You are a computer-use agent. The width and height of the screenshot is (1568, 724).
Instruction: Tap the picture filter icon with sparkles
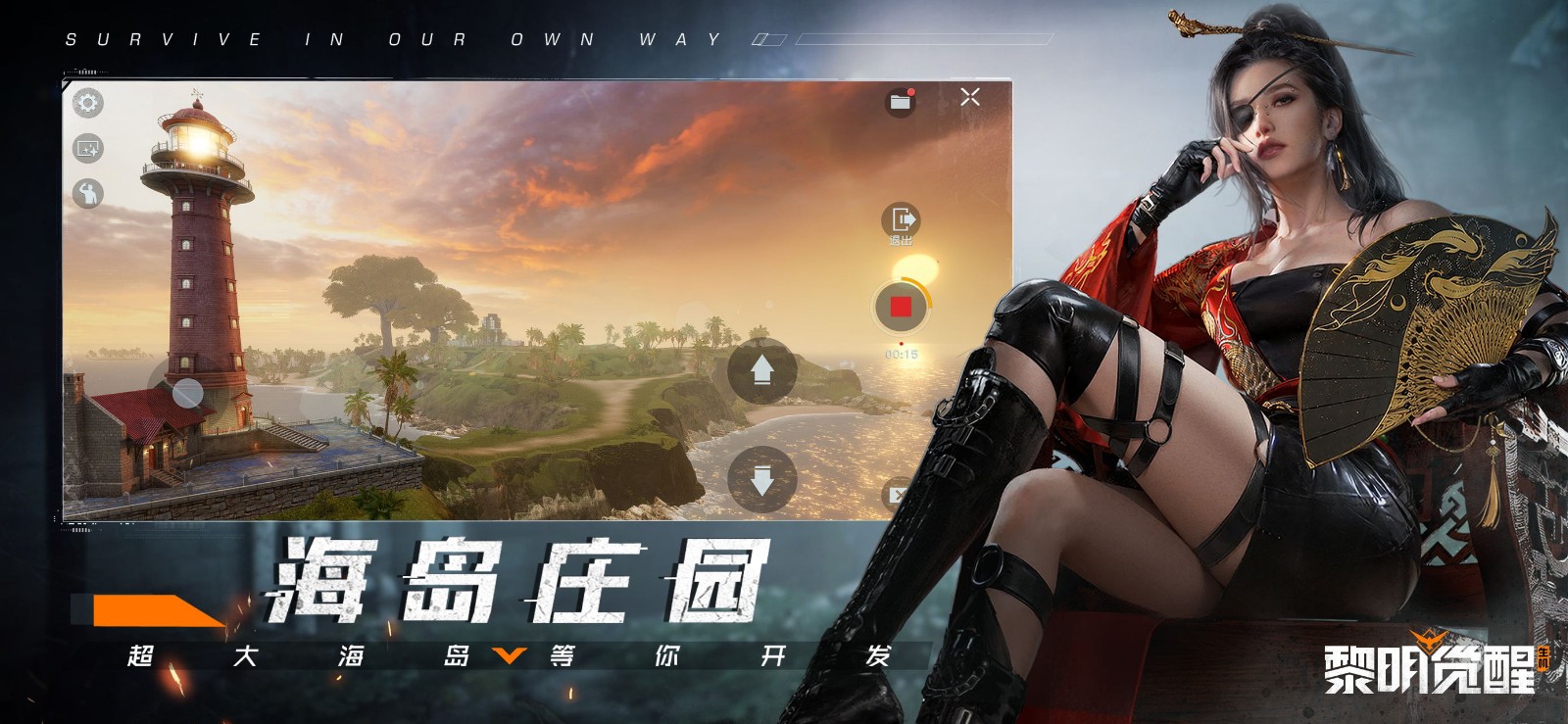click(x=88, y=148)
